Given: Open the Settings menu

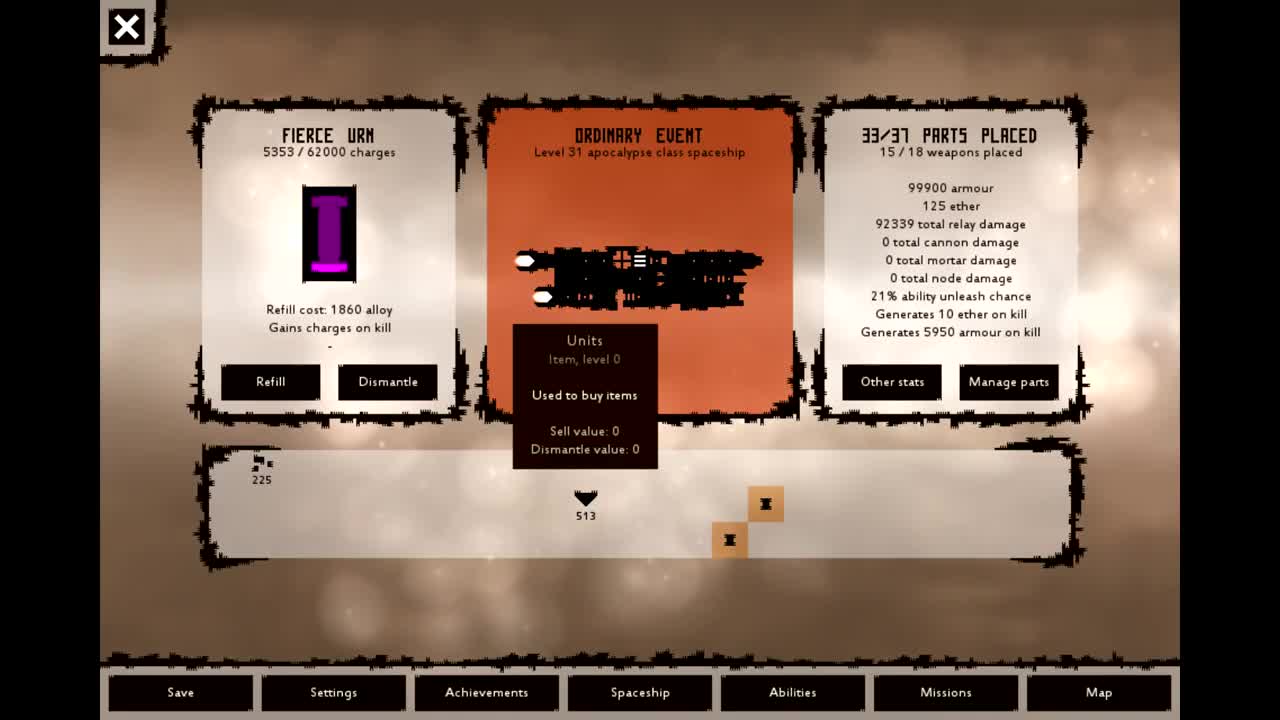Looking at the screenshot, I should (334, 692).
